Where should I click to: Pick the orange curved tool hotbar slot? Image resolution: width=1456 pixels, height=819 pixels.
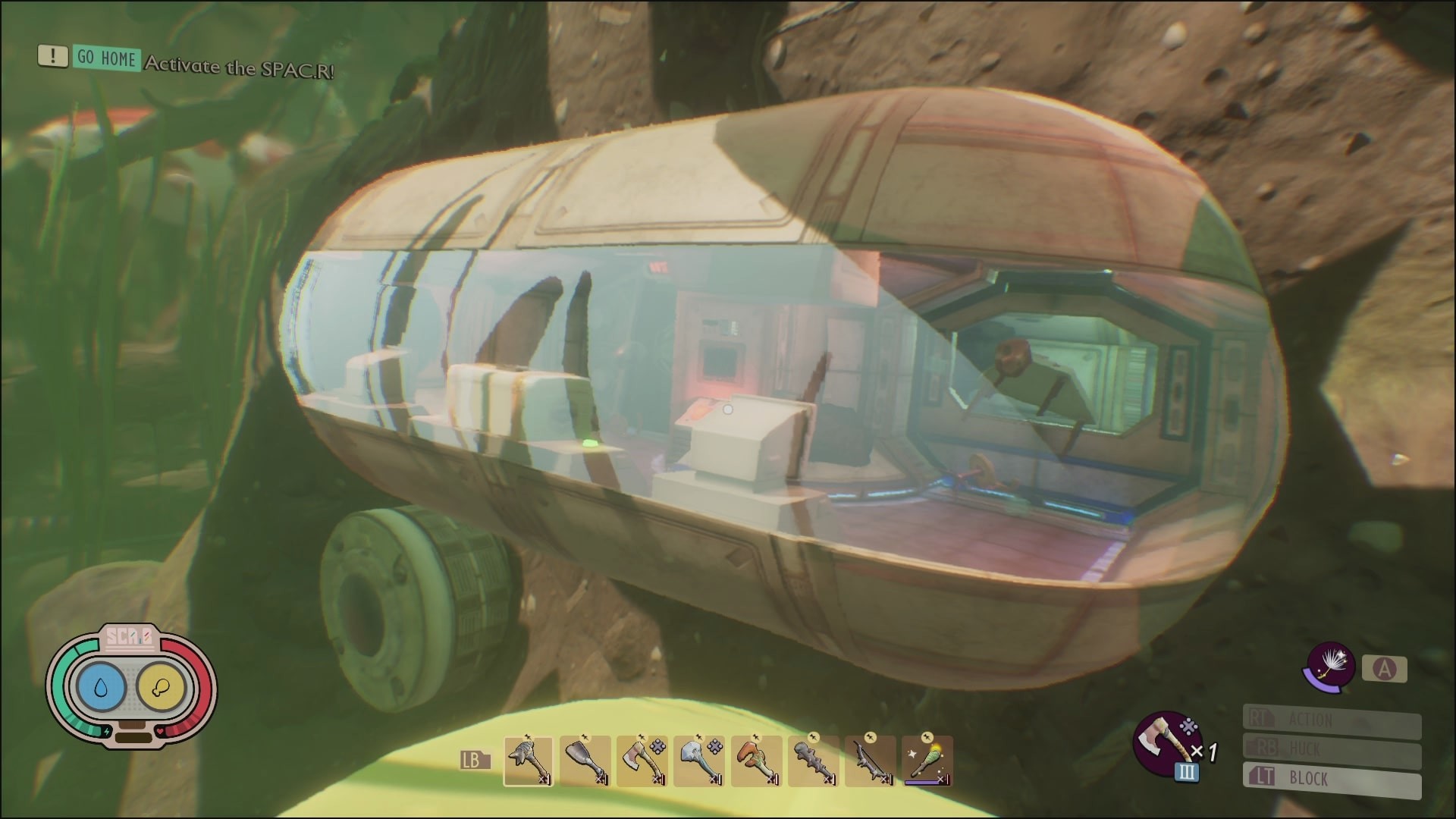pyautogui.click(x=756, y=761)
